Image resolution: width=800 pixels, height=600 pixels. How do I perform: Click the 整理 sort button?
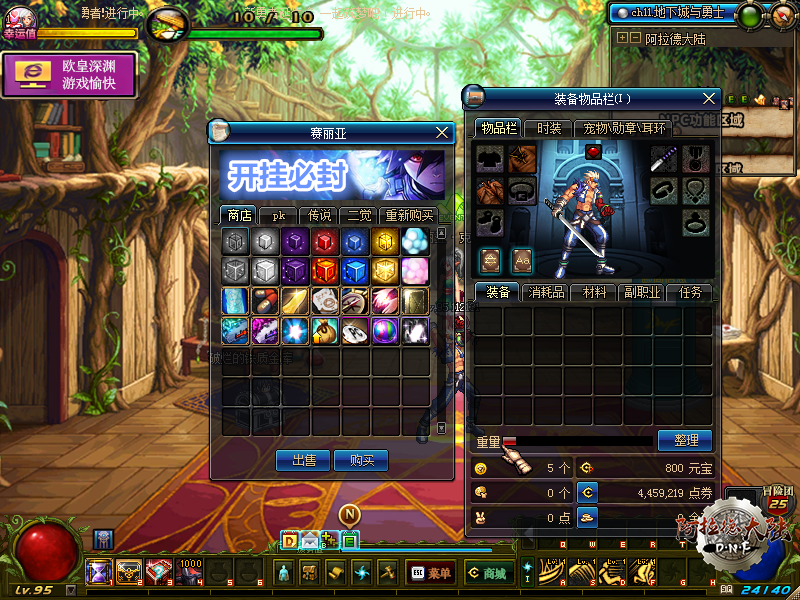[685, 440]
